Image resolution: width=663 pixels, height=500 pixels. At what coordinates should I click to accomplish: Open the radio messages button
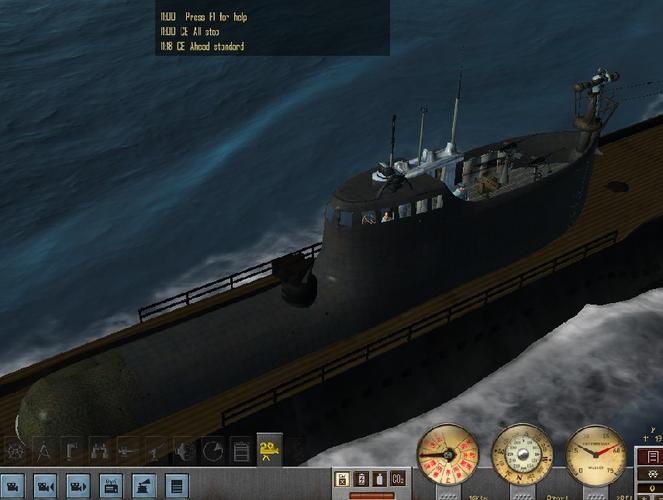coord(111,486)
